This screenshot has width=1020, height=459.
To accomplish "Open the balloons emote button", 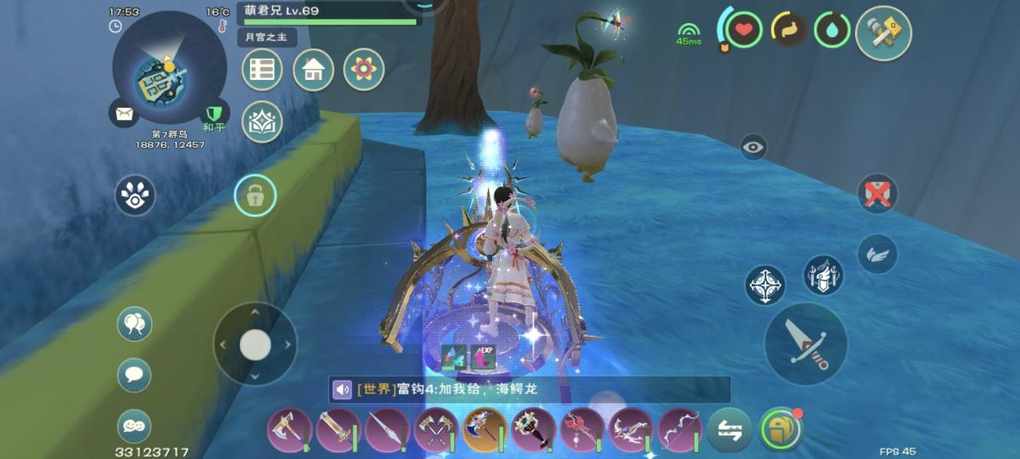I will 134,323.
